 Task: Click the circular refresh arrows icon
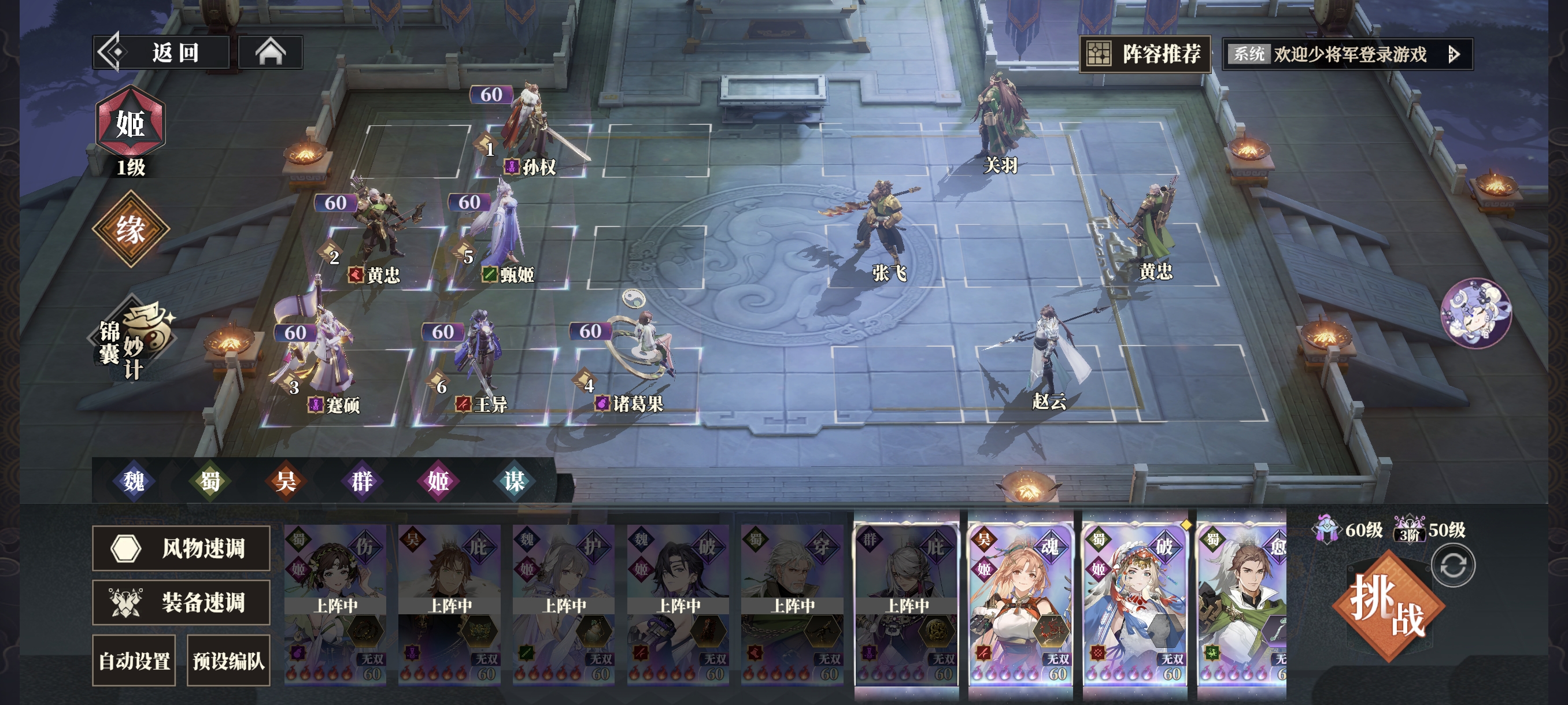pos(1453,566)
